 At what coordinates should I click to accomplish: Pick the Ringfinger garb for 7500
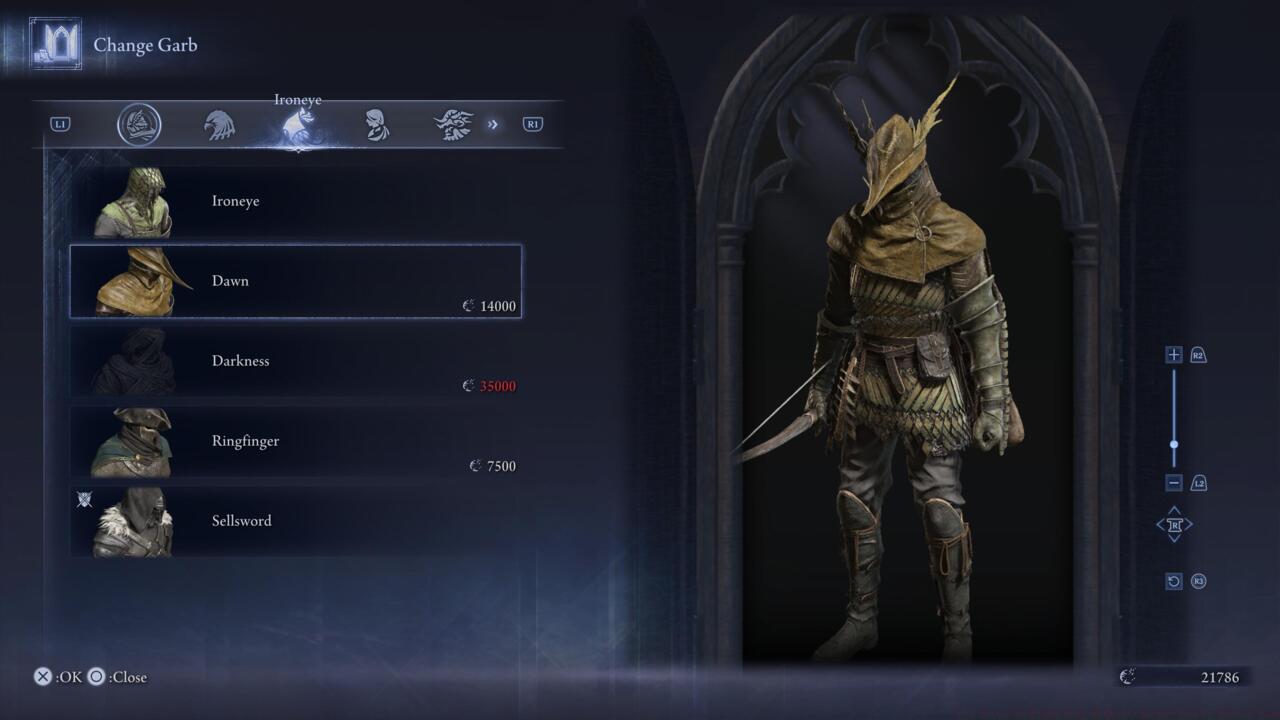[x=295, y=441]
